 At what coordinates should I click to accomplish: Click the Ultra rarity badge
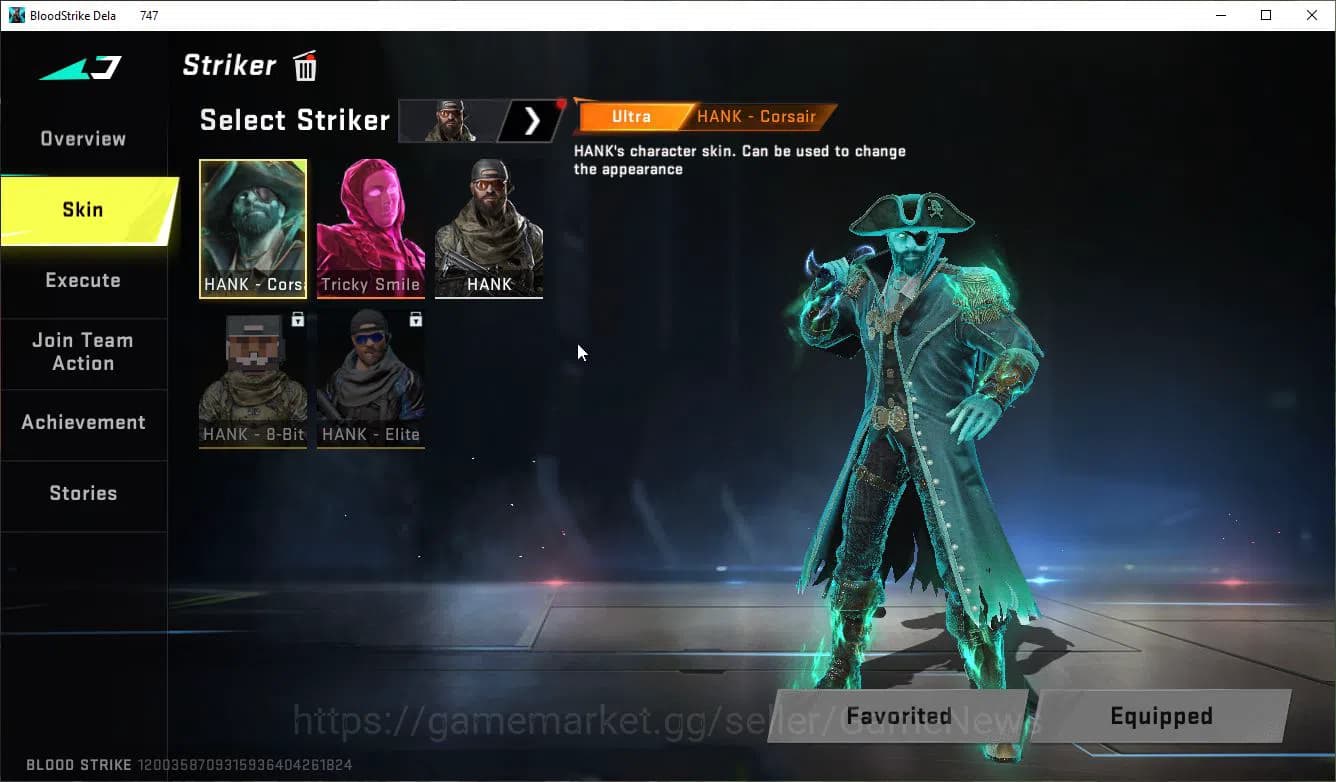tap(631, 116)
